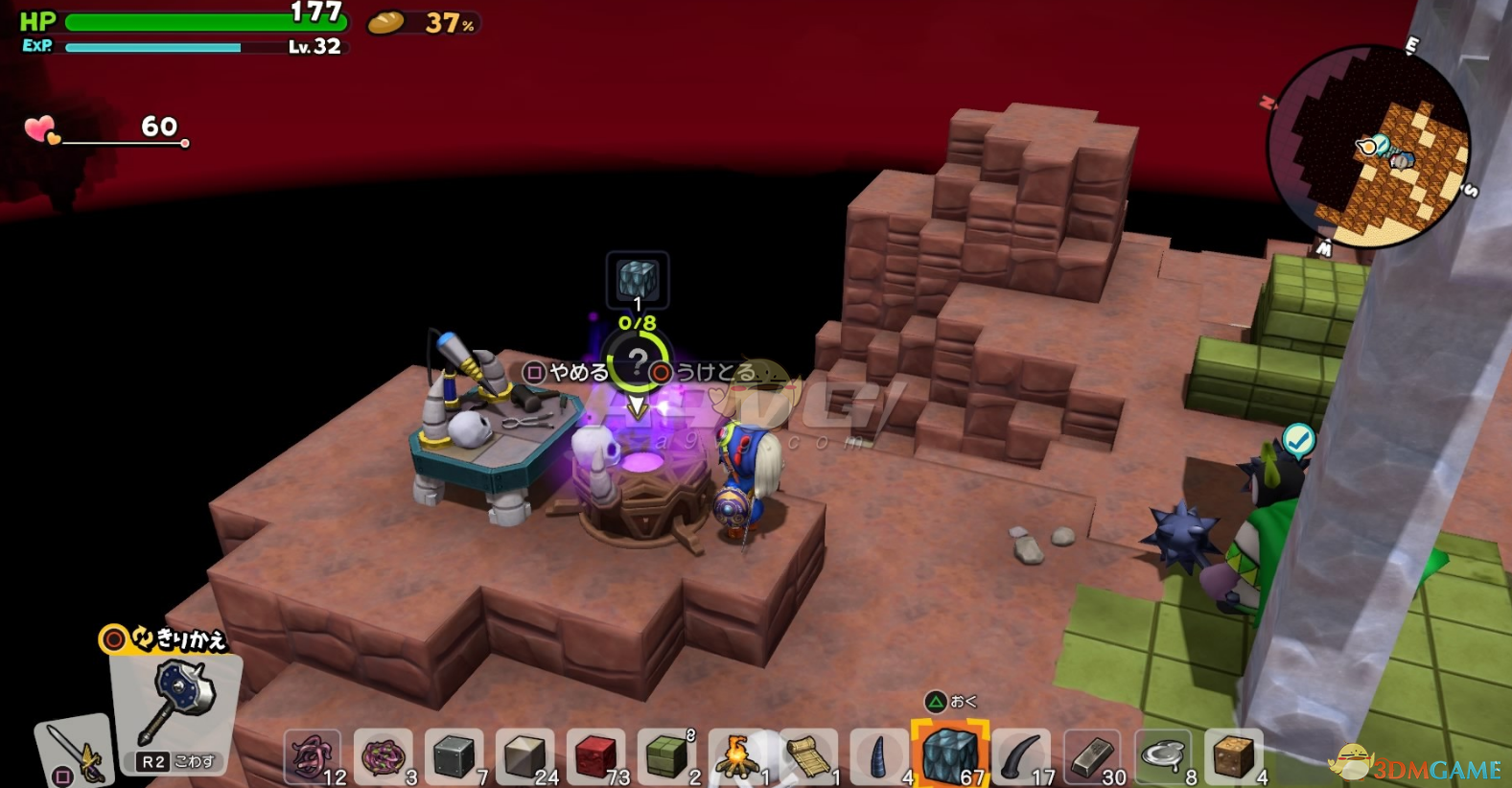Click the question mark crafting progress circle
The image size is (1512, 788).
pos(637,364)
